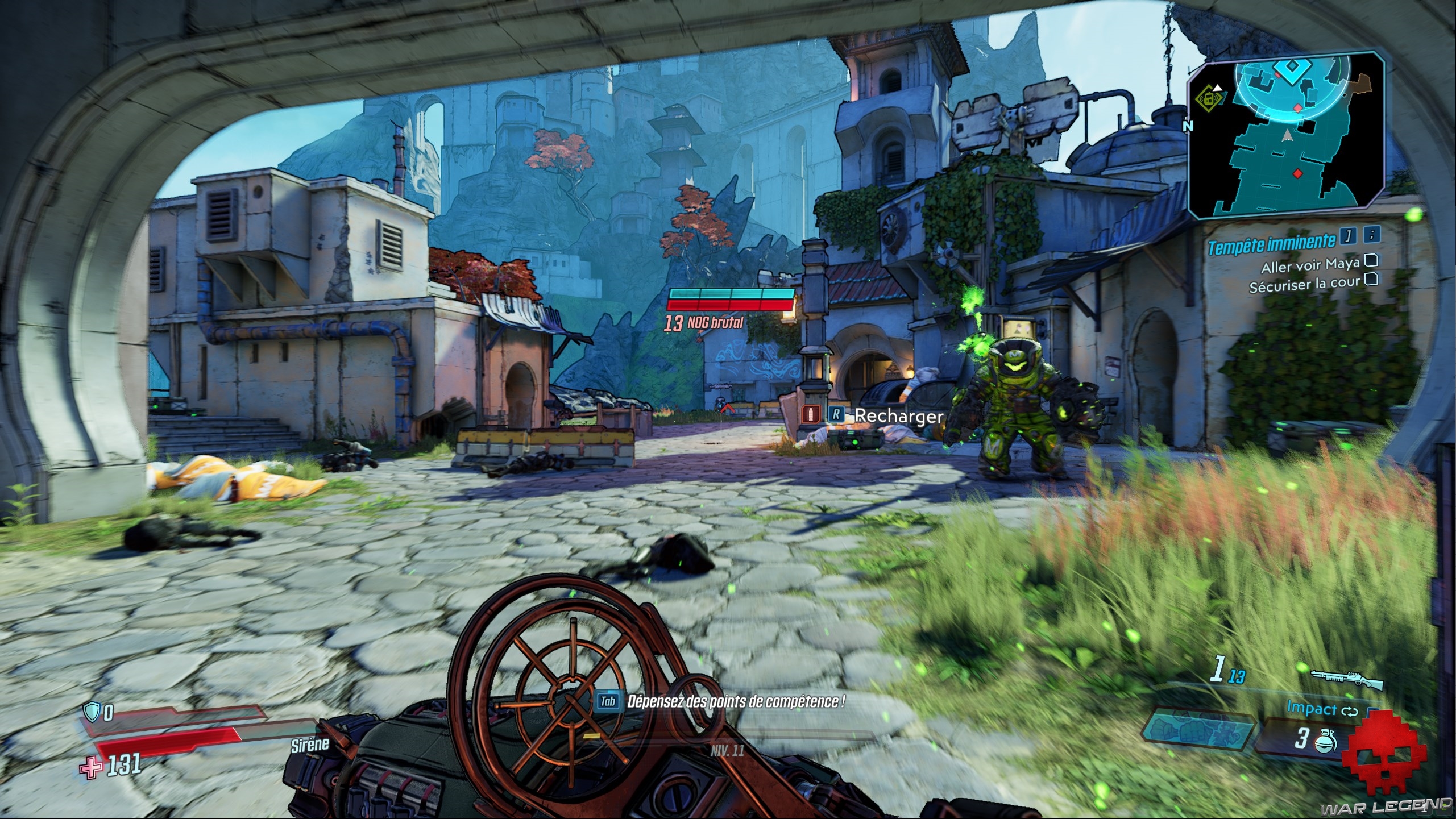The image size is (1456, 819).
Task: Click the shield icon above the health bar
Action: (91, 712)
